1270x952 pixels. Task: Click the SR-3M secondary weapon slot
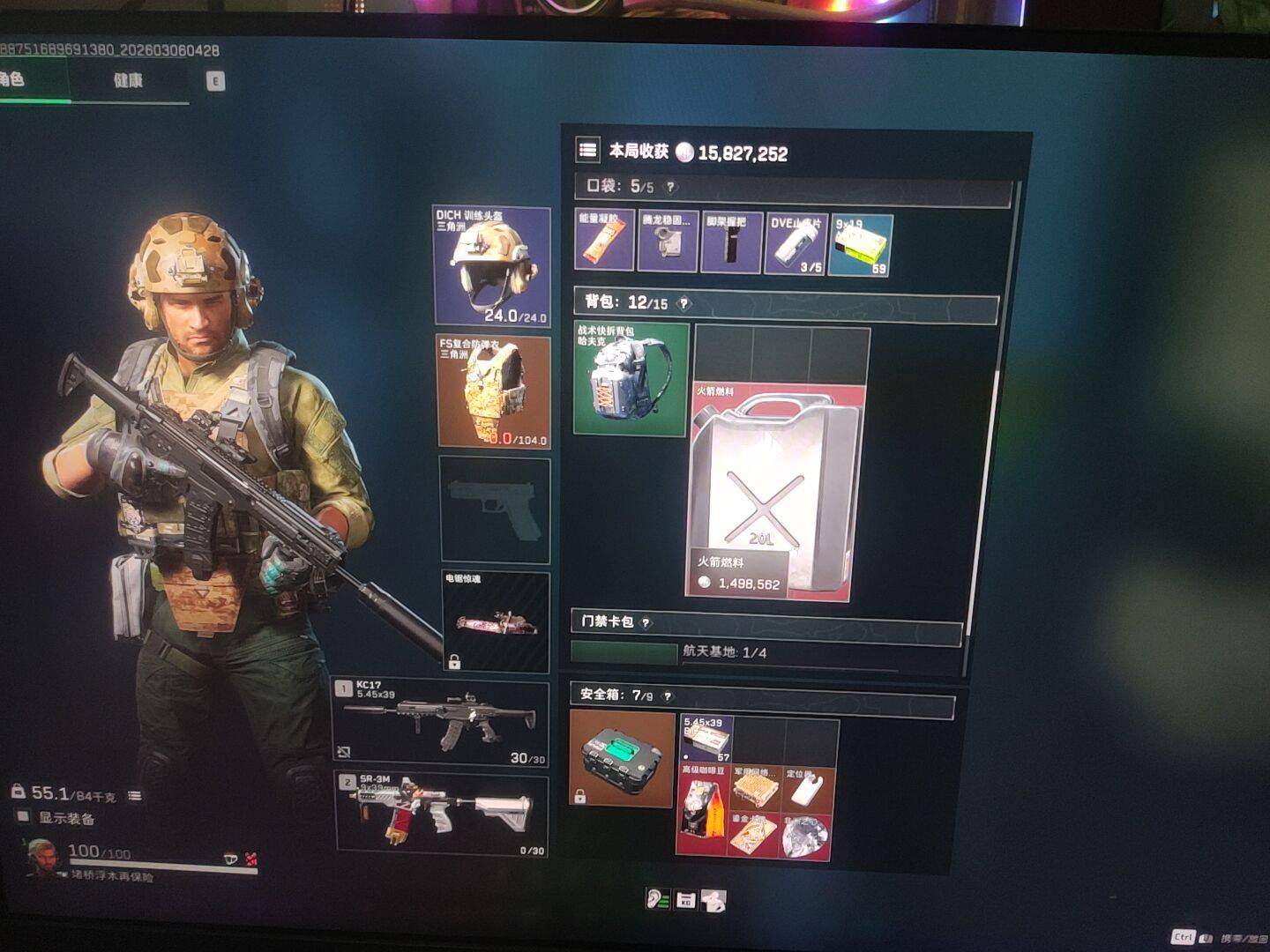pyautogui.click(x=441, y=813)
